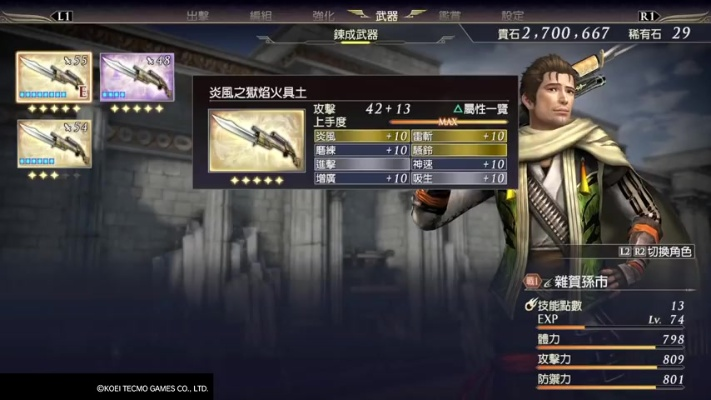Open the 武器 tab
This screenshot has width=711, height=400.
[385, 16]
